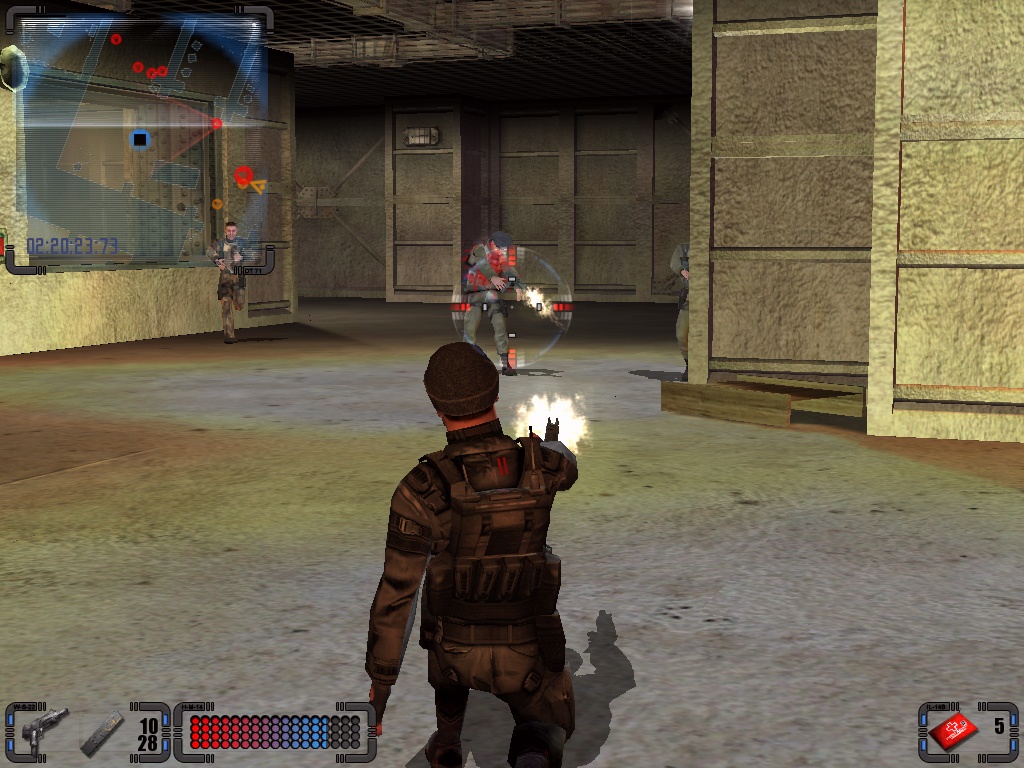
Task: Click the blue square marker on minimap
Action: 140,138
